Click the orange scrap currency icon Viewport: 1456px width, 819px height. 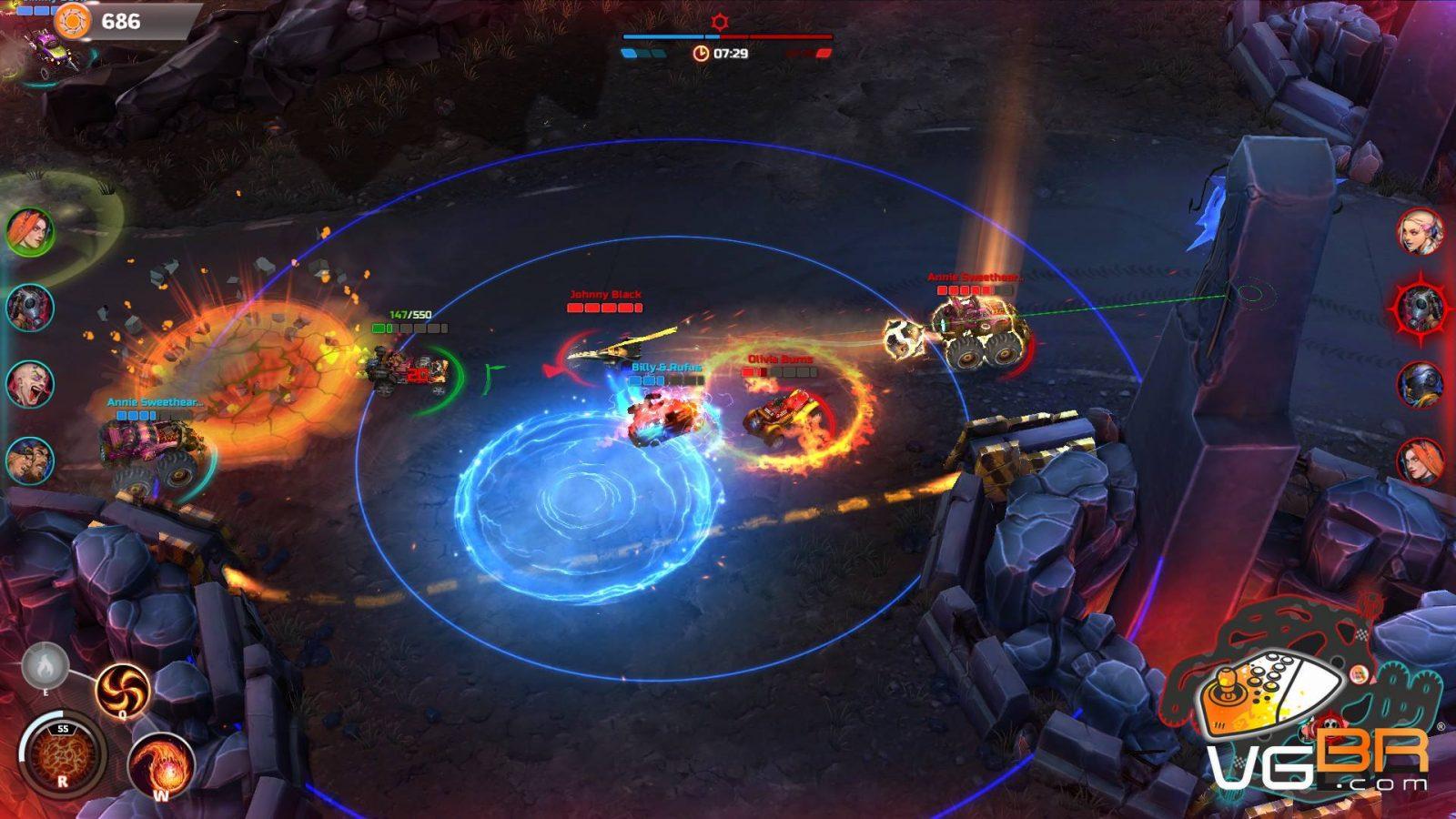(73, 21)
